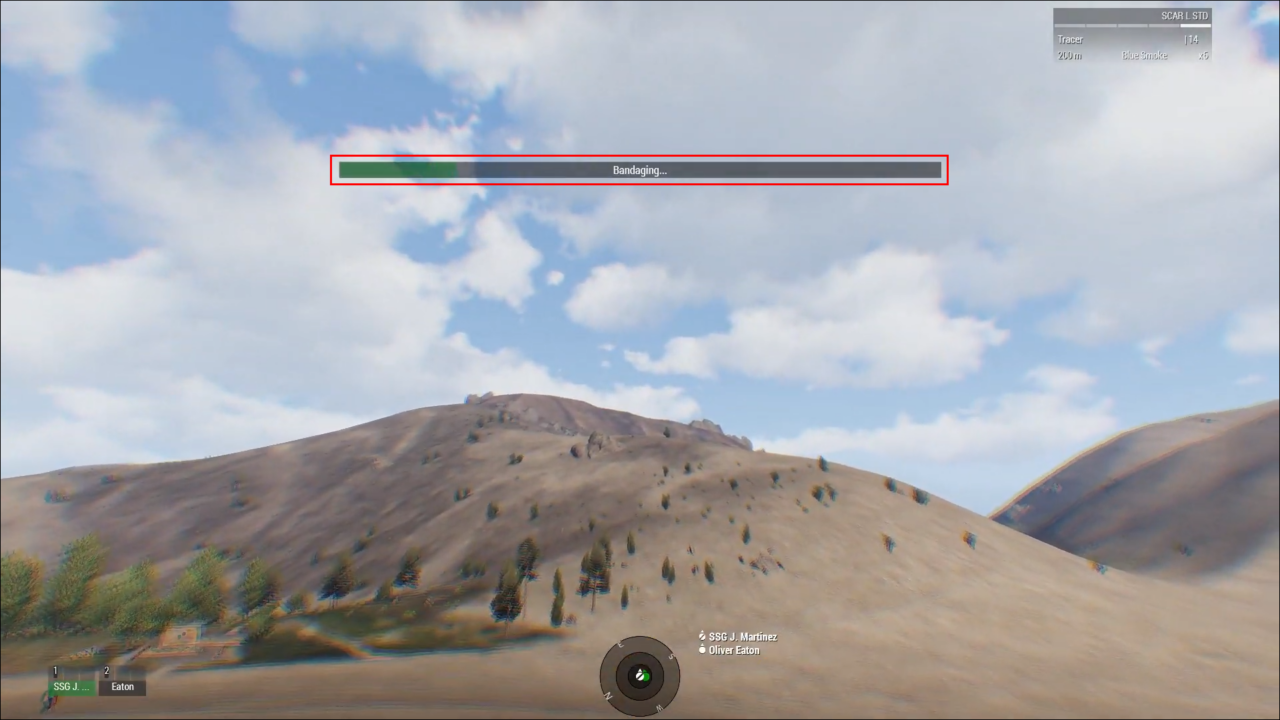Toggle the 200 m zeroing indicator
The height and width of the screenshot is (720, 1280).
coord(1068,55)
